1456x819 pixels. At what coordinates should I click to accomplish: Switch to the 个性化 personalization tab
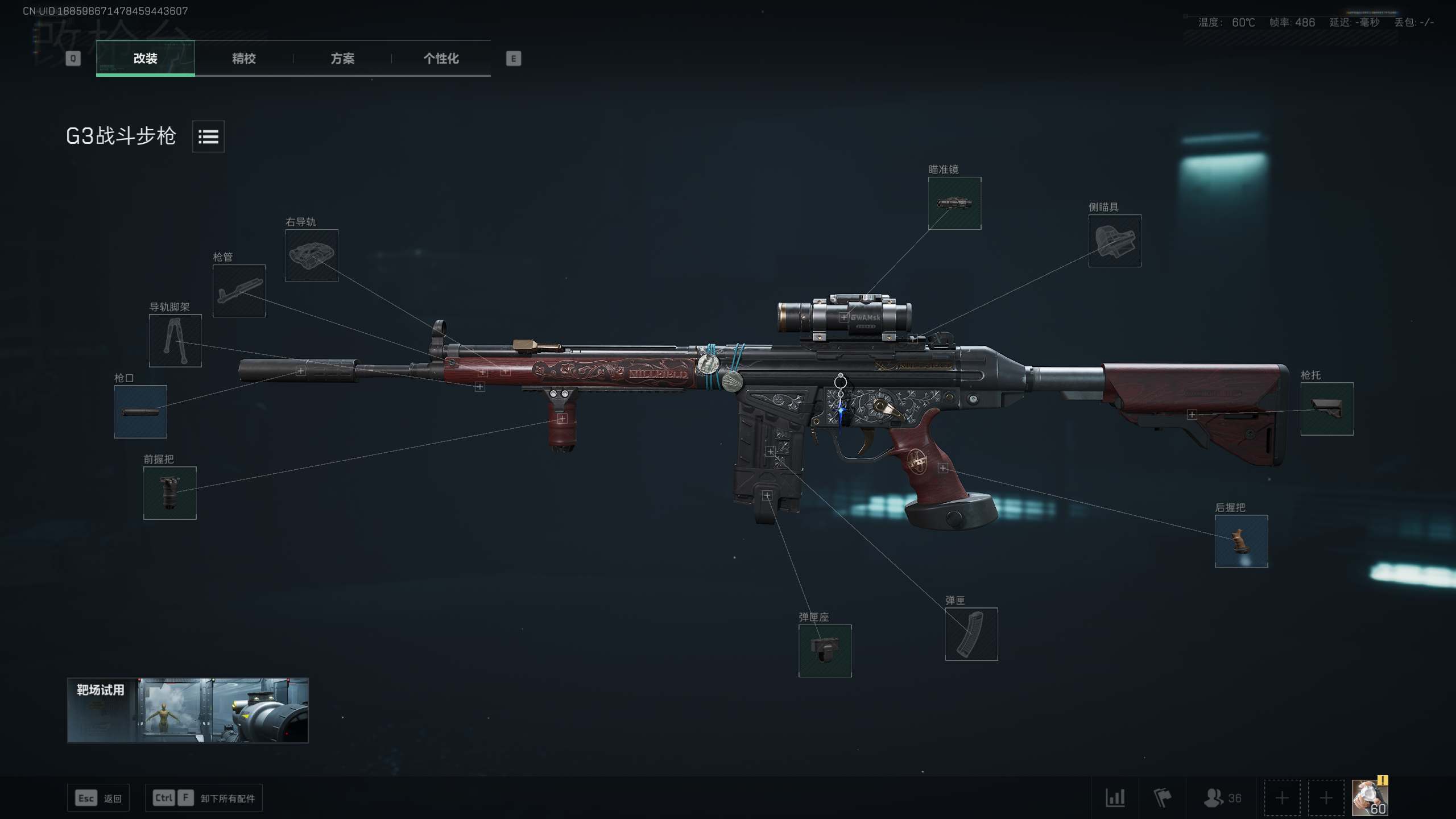[441, 59]
